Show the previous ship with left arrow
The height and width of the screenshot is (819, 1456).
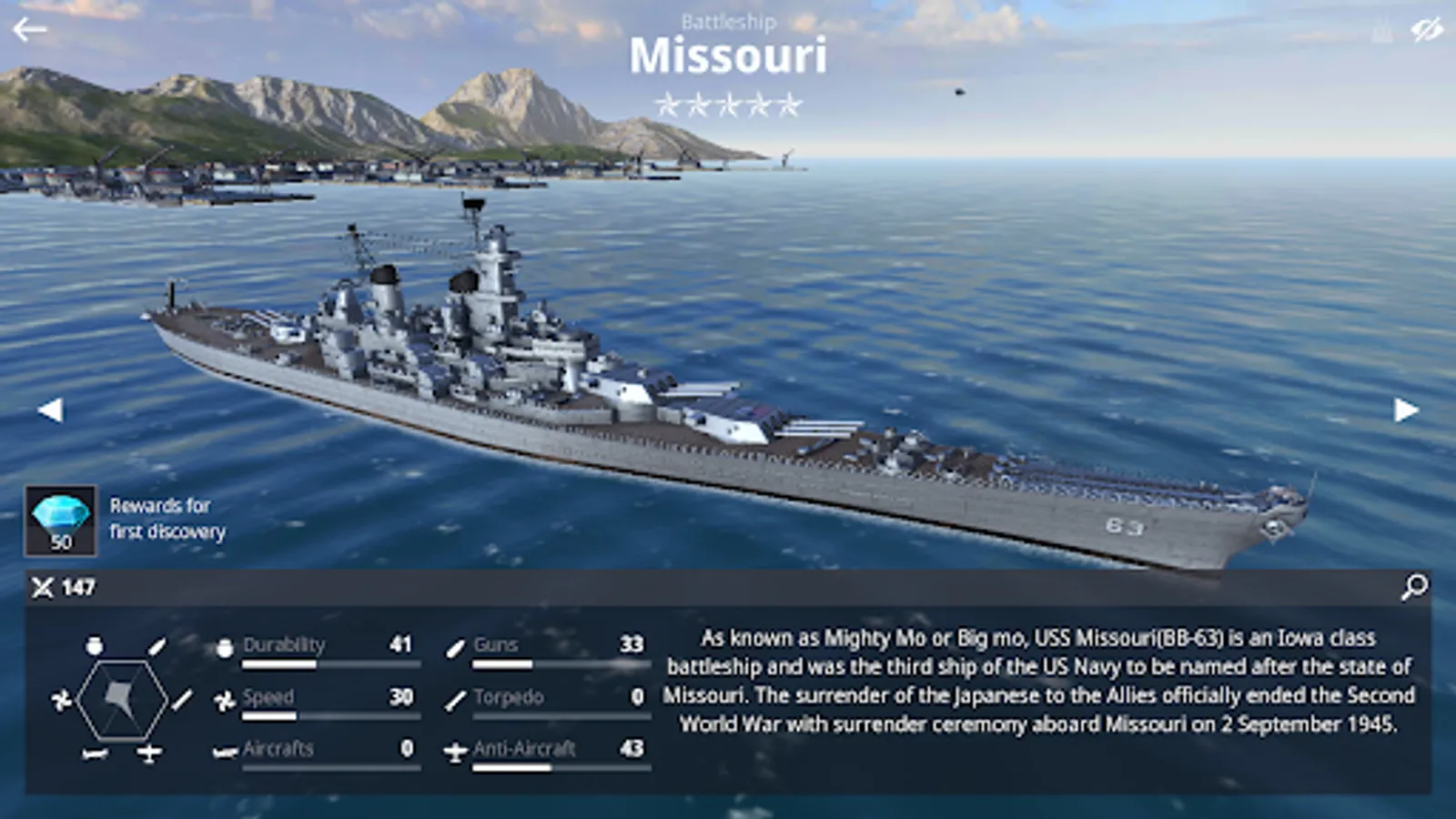point(50,410)
